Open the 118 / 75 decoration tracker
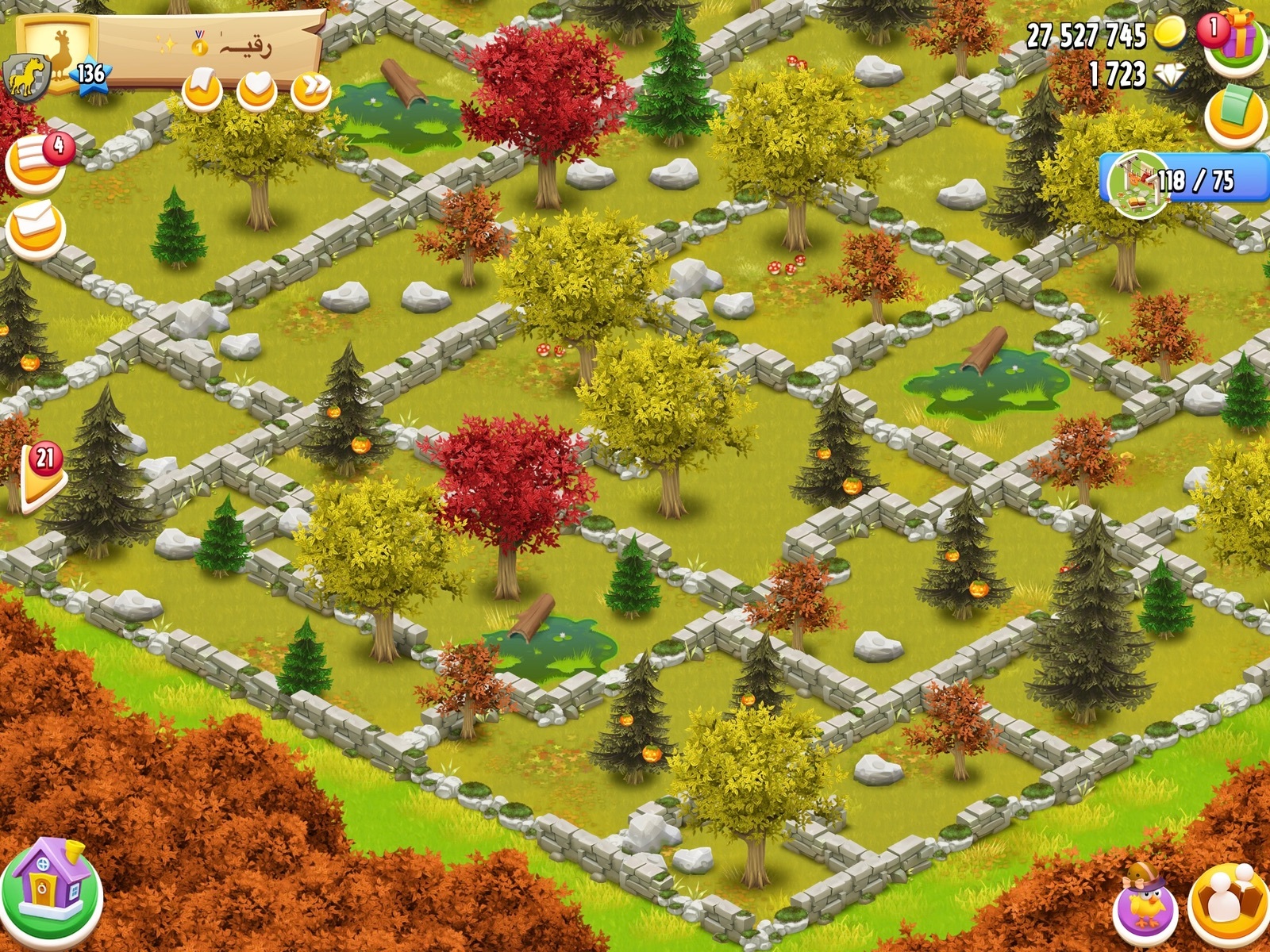The image size is (1270, 952). (x=1183, y=180)
